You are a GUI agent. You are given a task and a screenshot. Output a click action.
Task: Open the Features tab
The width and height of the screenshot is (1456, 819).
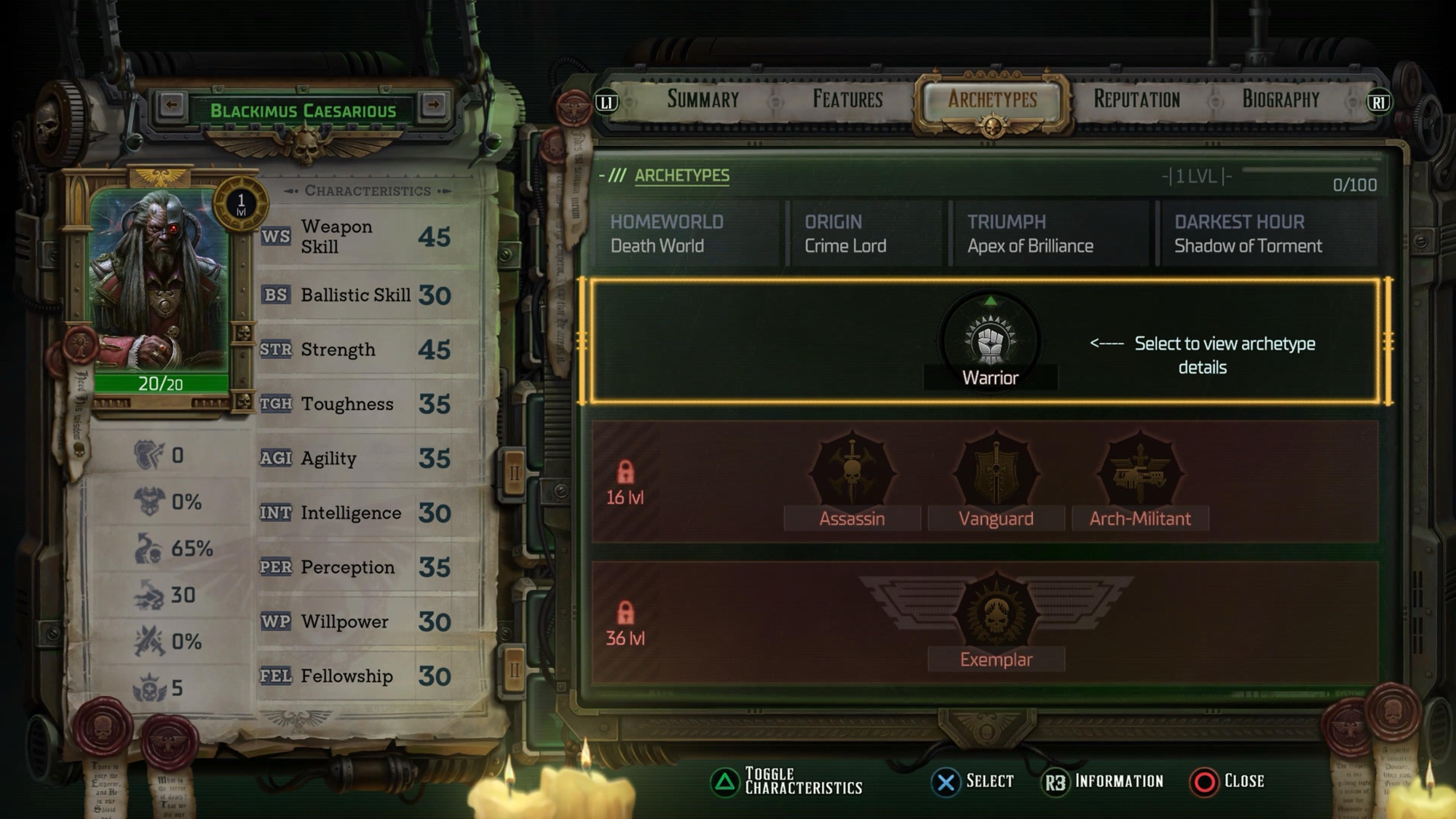click(847, 100)
